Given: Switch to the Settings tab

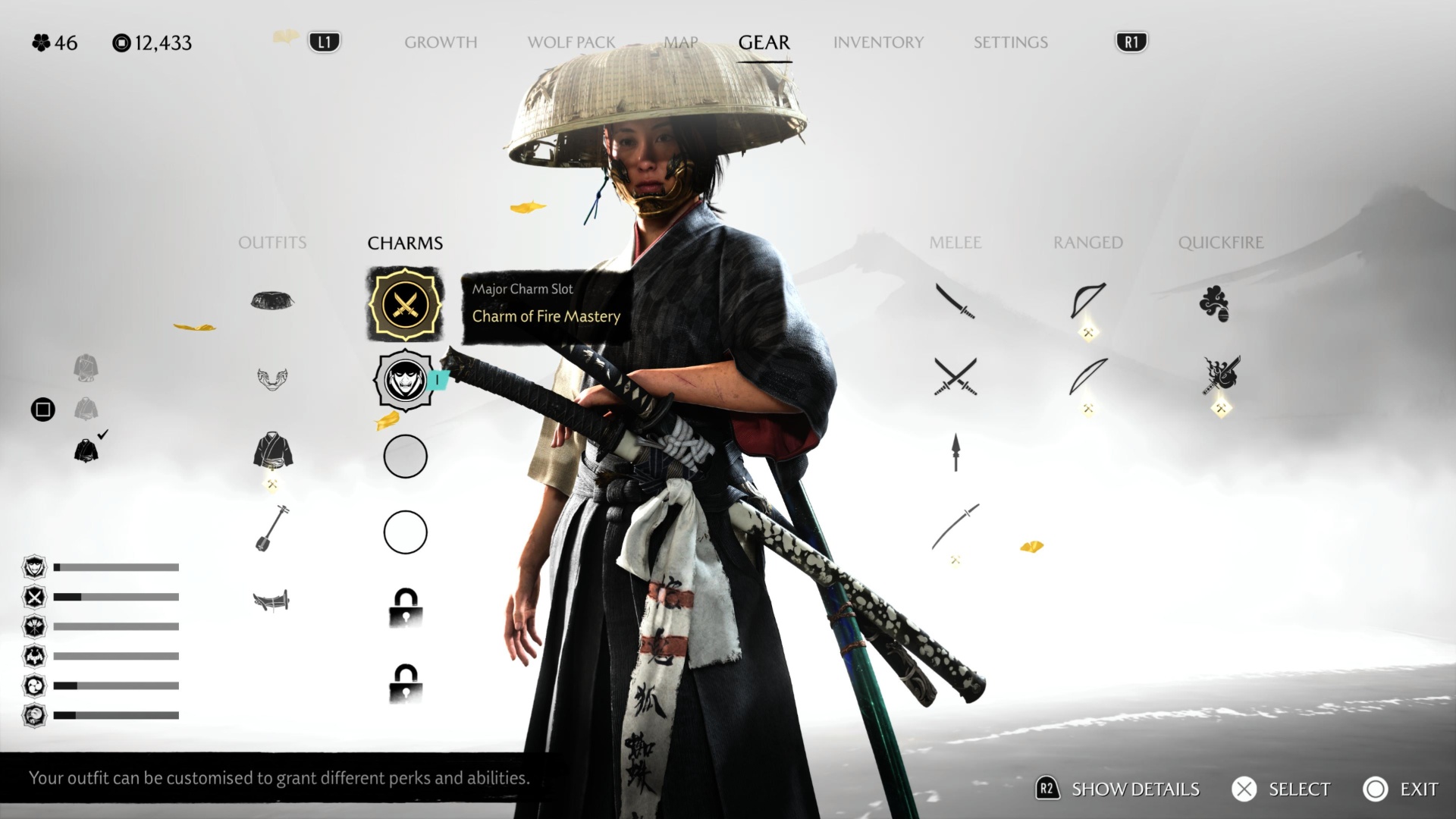Looking at the screenshot, I should pos(1010,42).
